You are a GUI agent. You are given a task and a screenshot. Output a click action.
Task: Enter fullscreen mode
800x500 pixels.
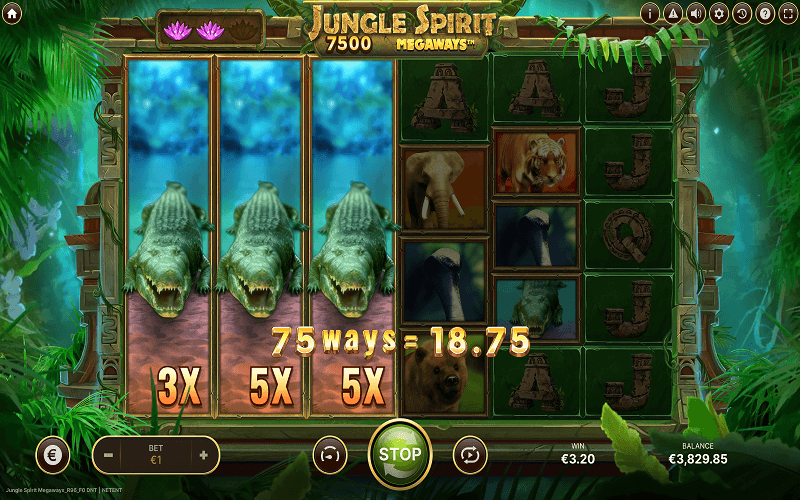[787, 13]
